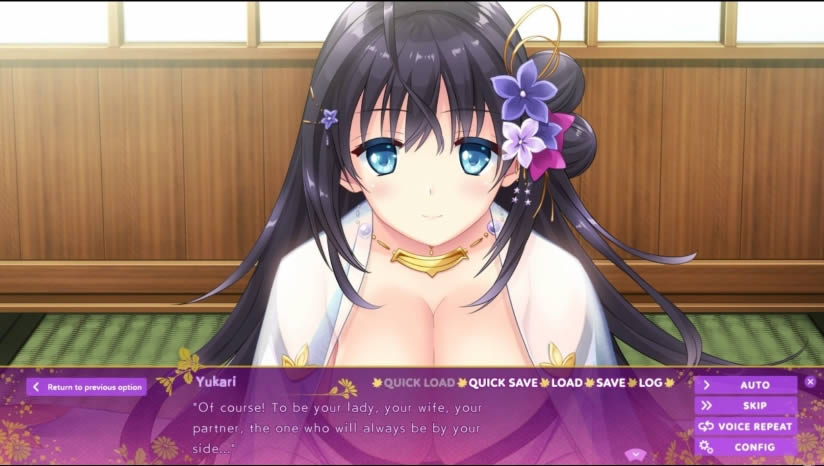
Task: Hide the dialogue box with the X
Action: point(810,381)
